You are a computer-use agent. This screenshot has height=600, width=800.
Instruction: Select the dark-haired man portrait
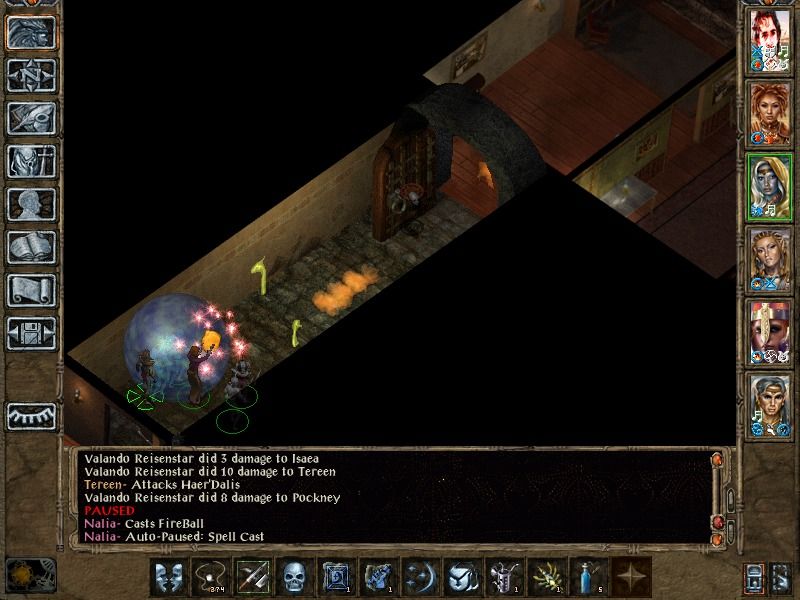771,43
